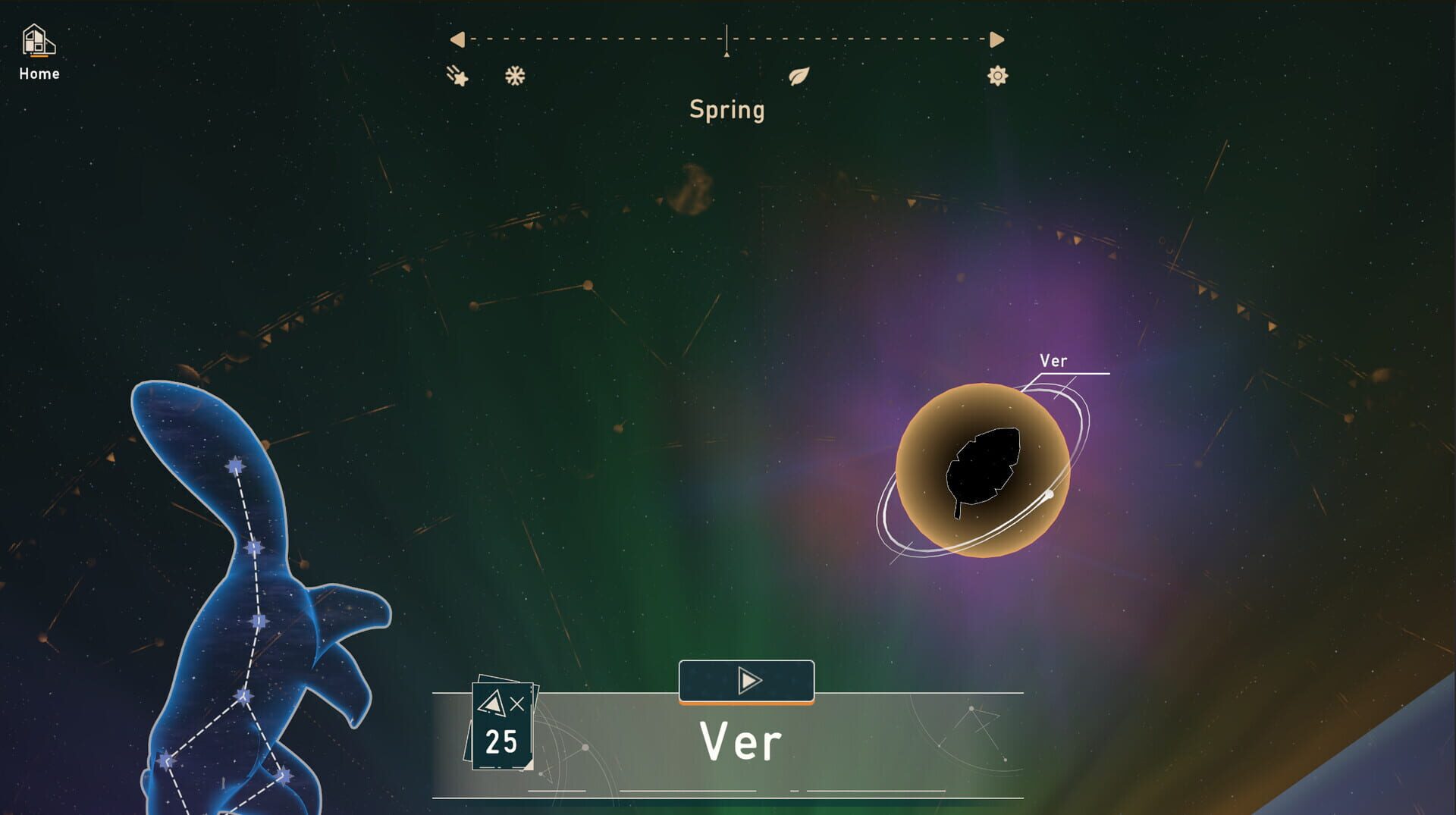Open the Ver label callout
The height and width of the screenshot is (815, 1456).
point(1054,362)
